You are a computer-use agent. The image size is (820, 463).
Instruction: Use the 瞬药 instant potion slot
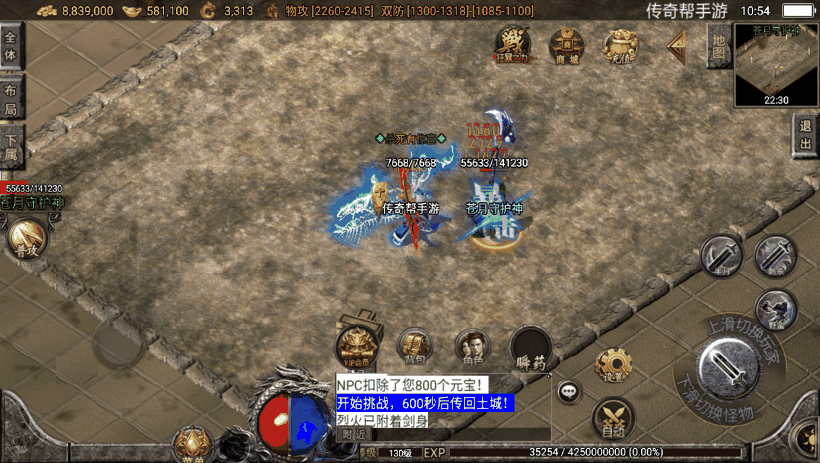pos(530,348)
